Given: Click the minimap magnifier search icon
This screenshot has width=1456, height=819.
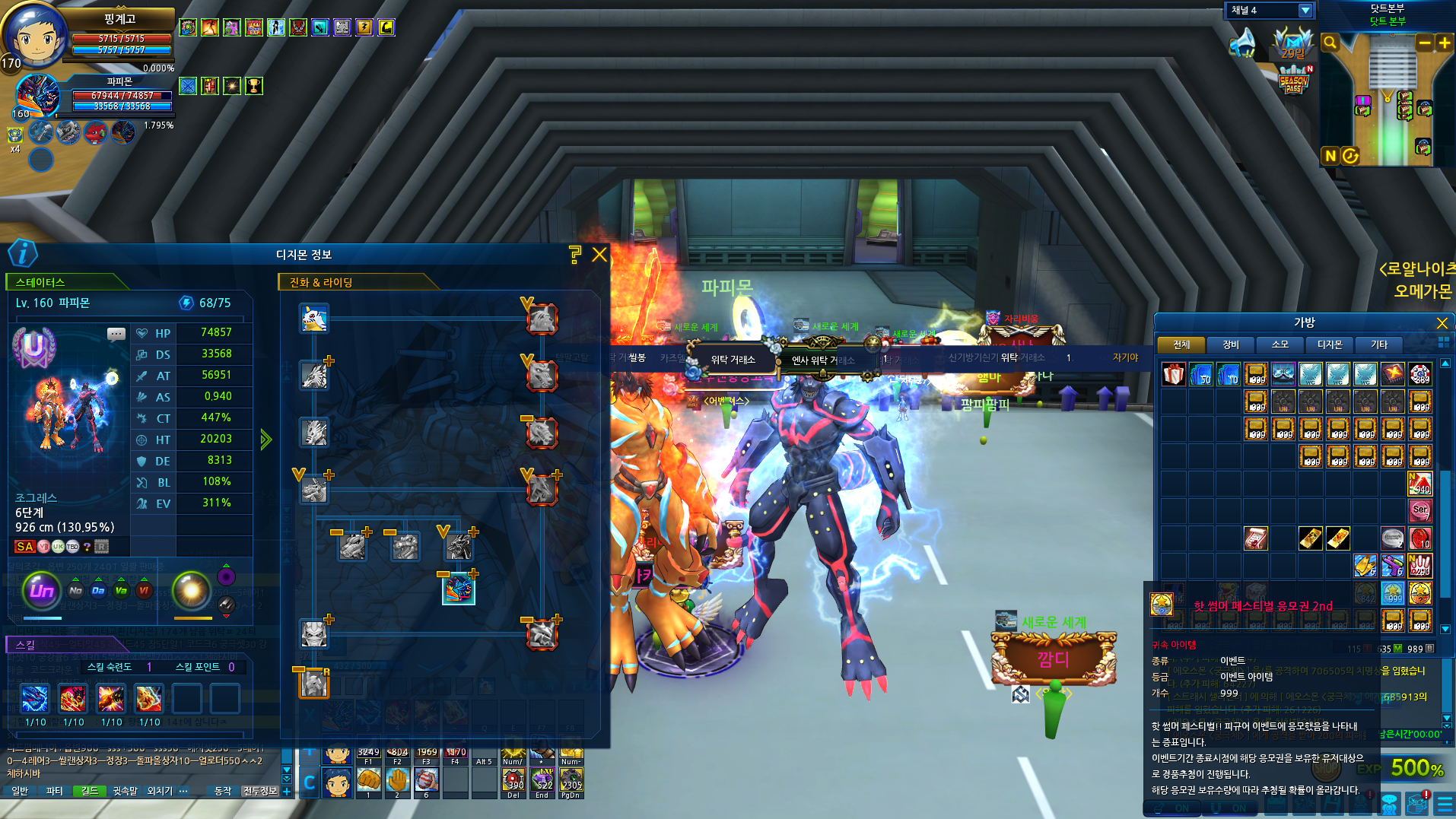Looking at the screenshot, I should pos(1330,43).
